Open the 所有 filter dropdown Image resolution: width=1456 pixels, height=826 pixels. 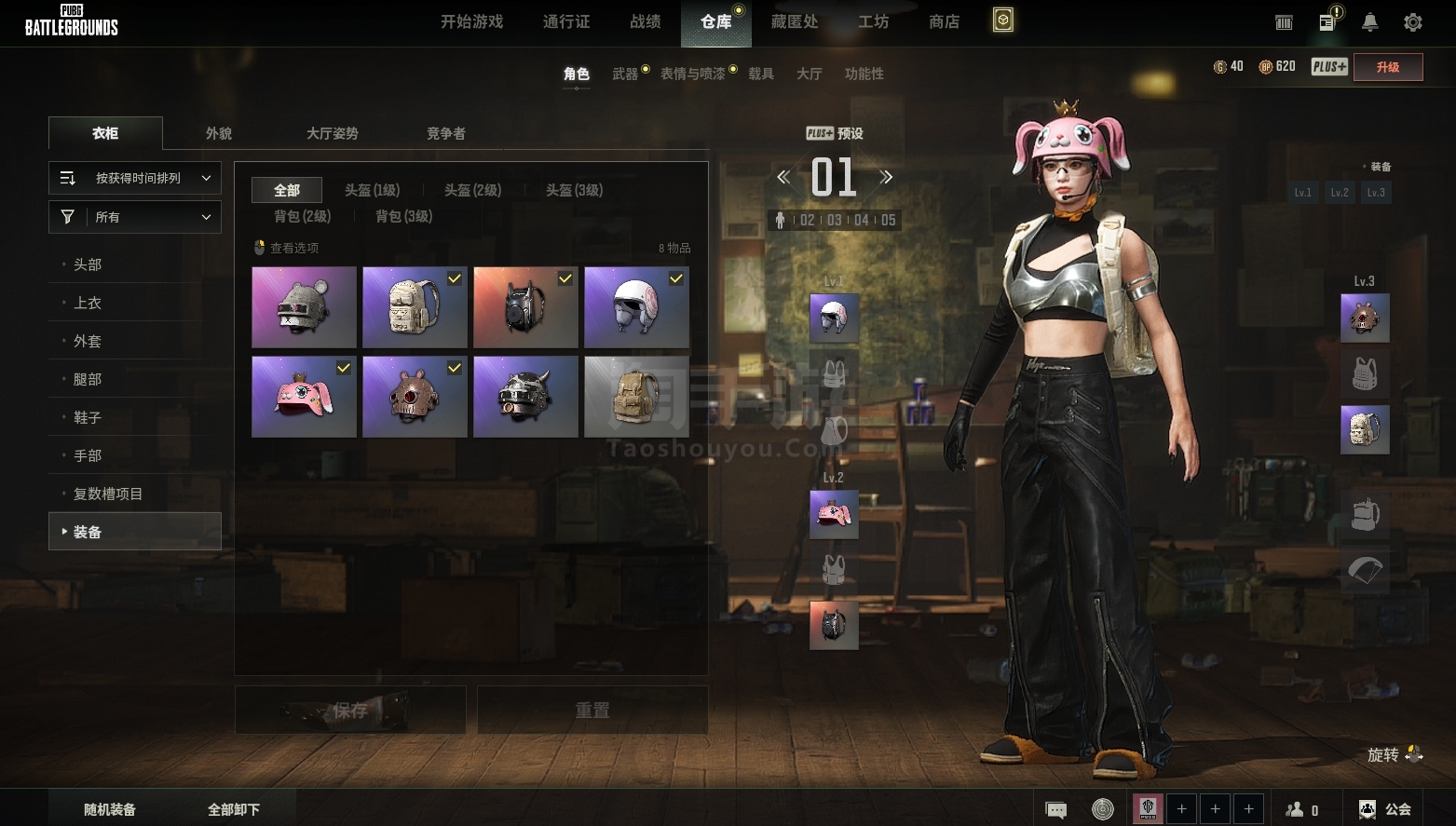click(135, 217)
